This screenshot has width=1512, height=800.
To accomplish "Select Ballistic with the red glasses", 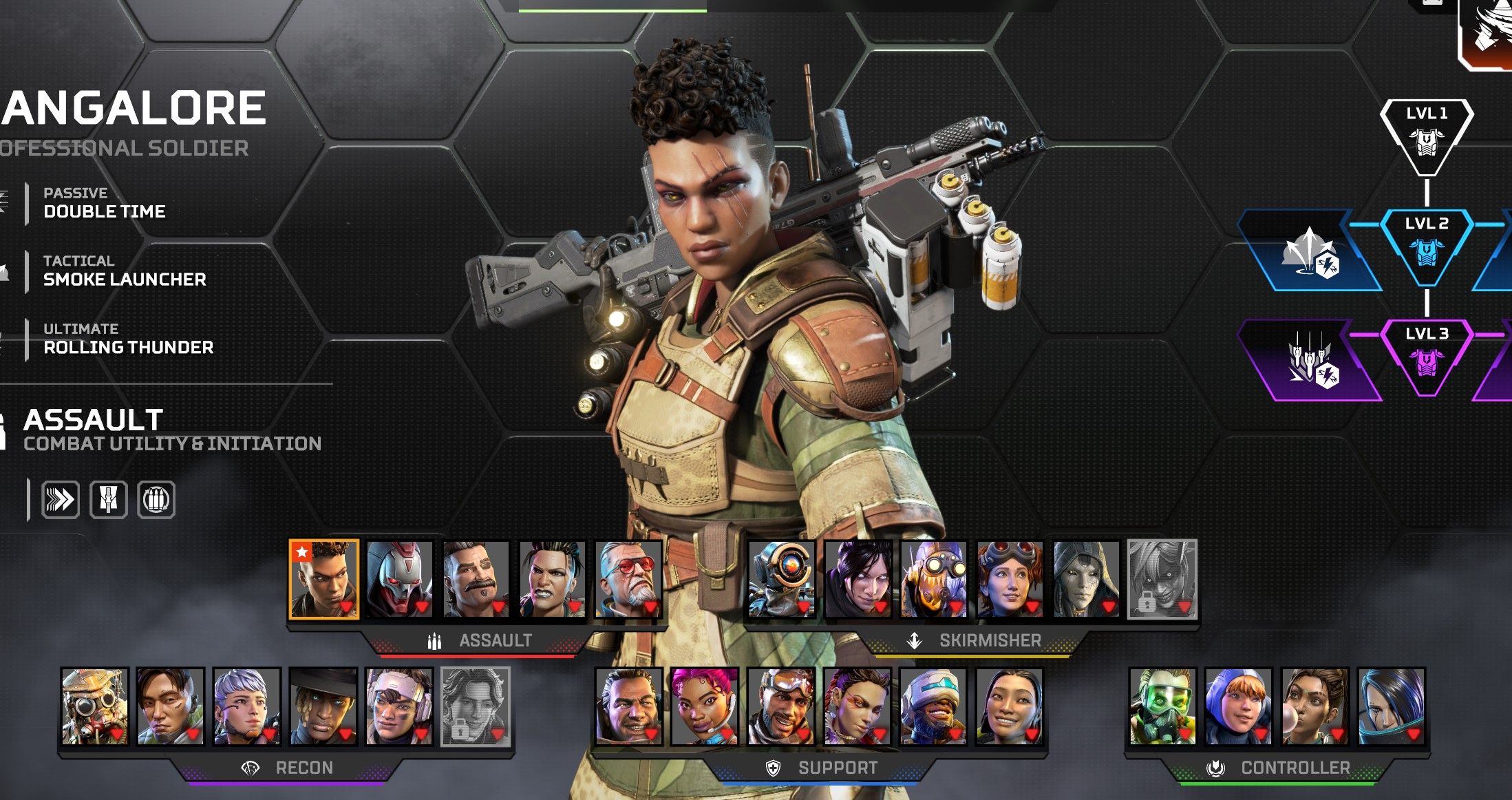I will pos(628,579).
